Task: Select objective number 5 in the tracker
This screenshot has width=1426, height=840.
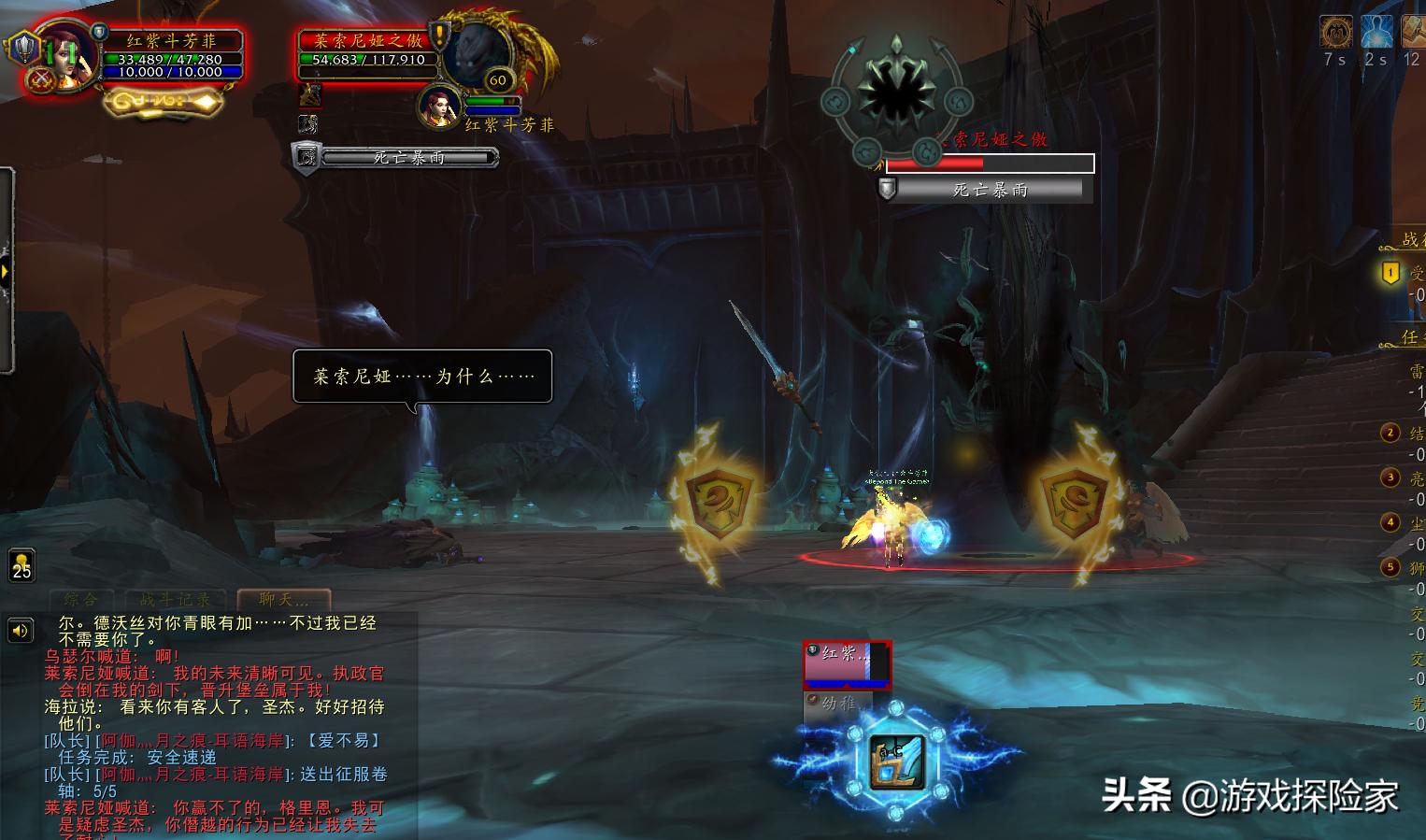Action: (1390, 567)
